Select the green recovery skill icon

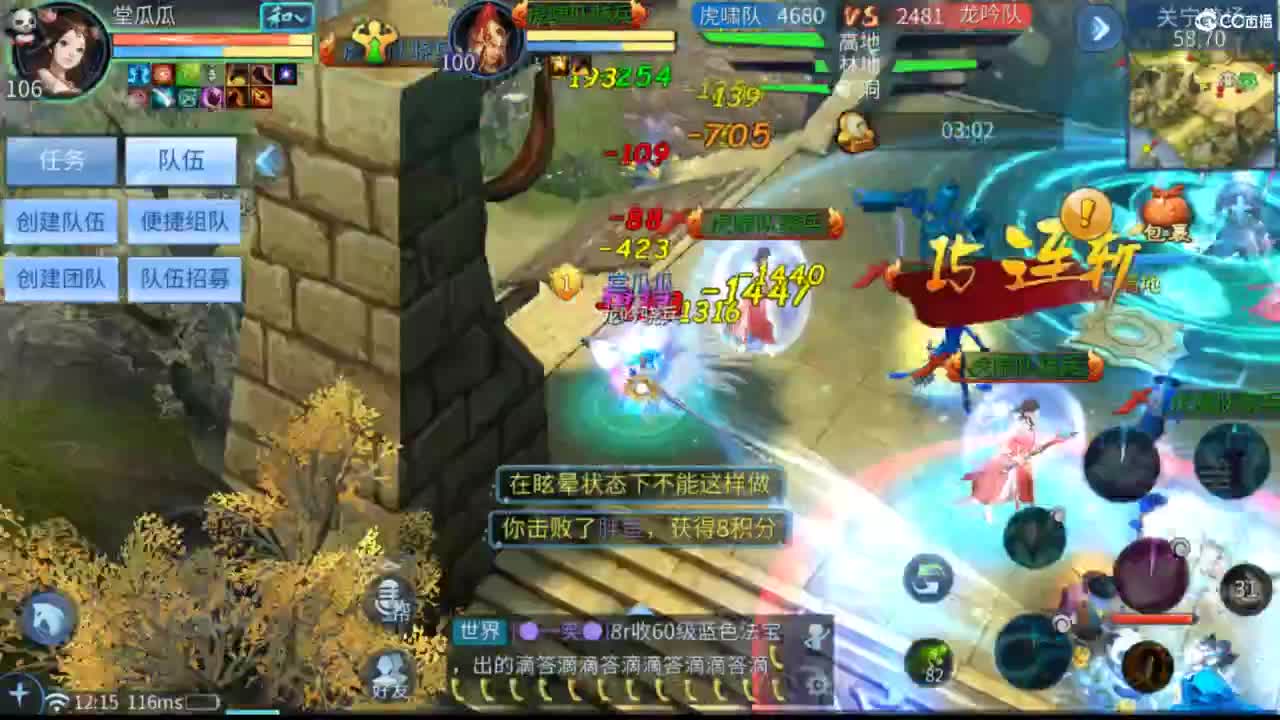point(926,577)
